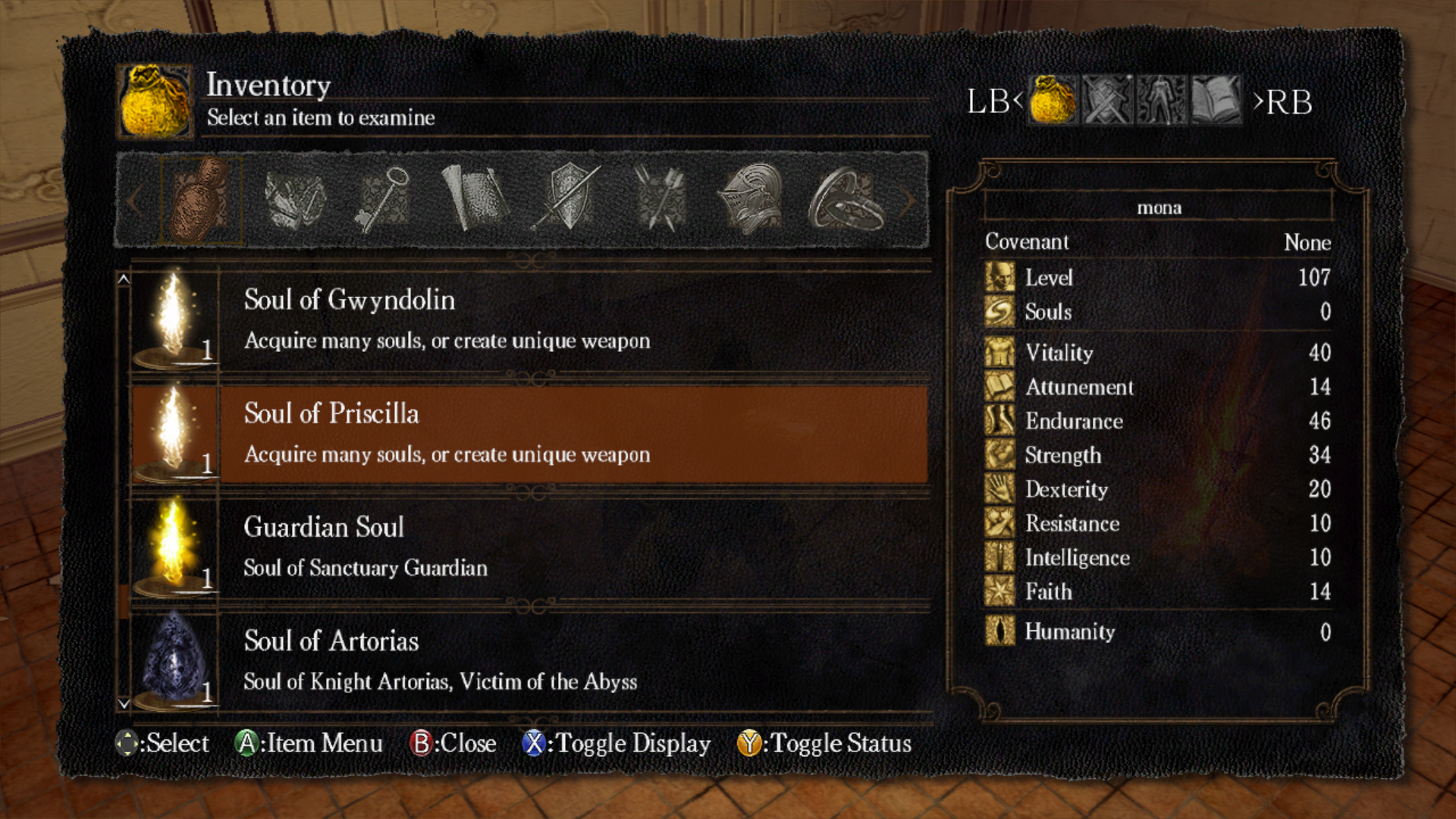This screenshot has width=1456, height=819.
Task: Click the category bar left arrow
Action: point(134,201)
